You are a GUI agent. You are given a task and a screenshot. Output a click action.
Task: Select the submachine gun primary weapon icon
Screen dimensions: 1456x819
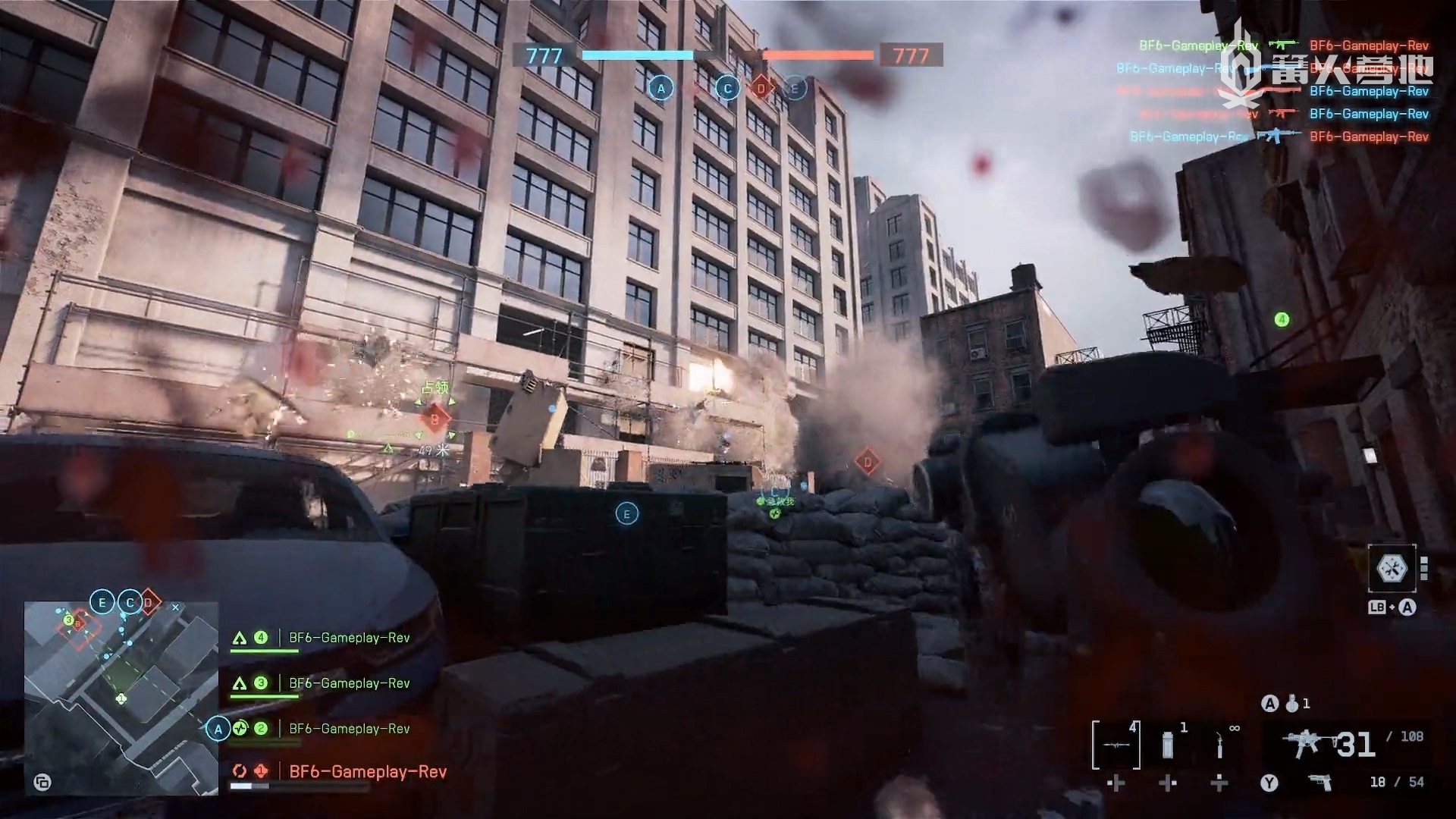point(1303,742)
